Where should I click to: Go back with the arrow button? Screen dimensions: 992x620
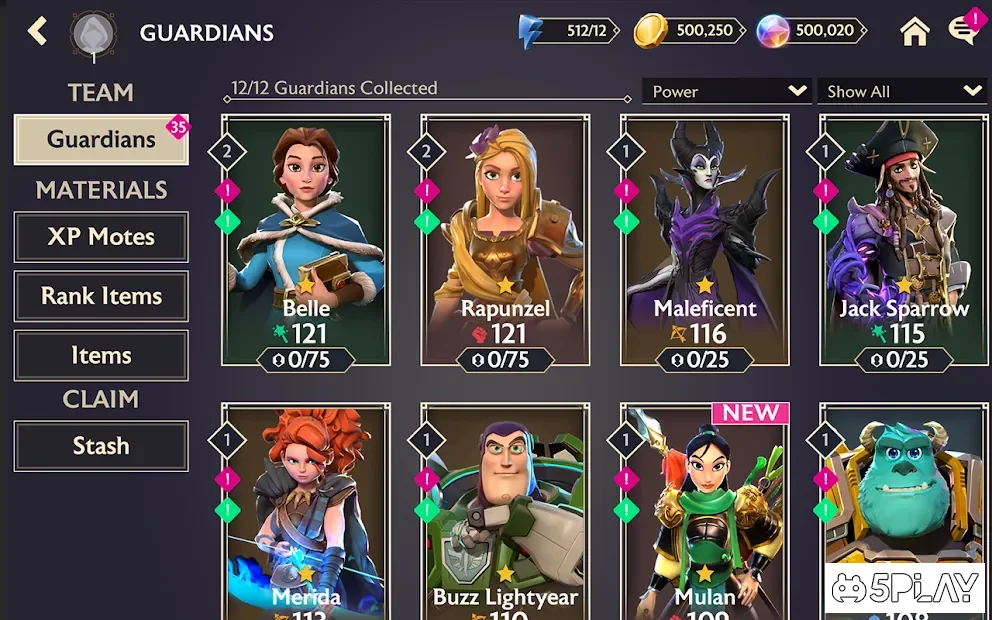coord(38,31)
